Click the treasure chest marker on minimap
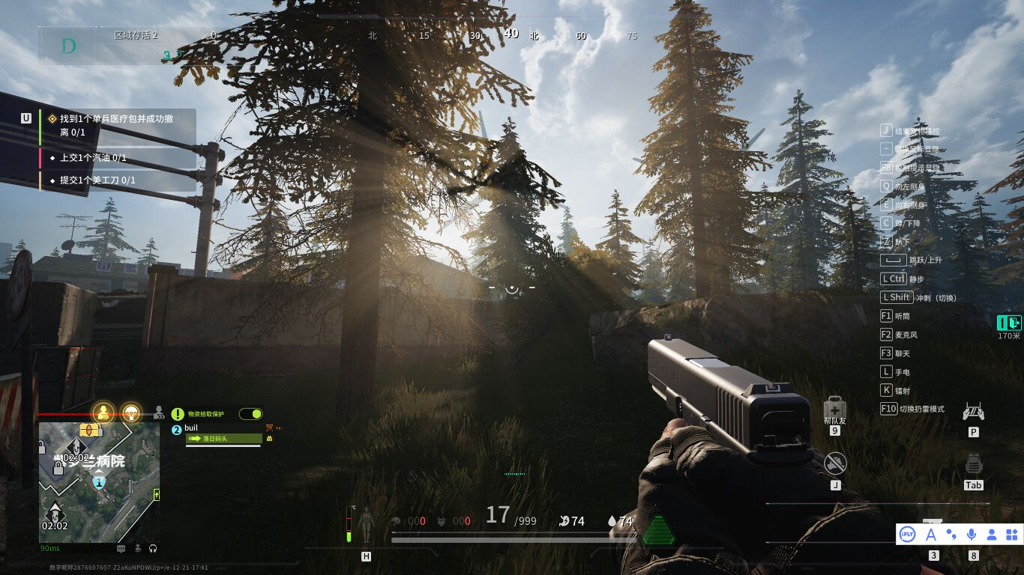Screen dimensions: 1024x575 click(x=90, y=430)
